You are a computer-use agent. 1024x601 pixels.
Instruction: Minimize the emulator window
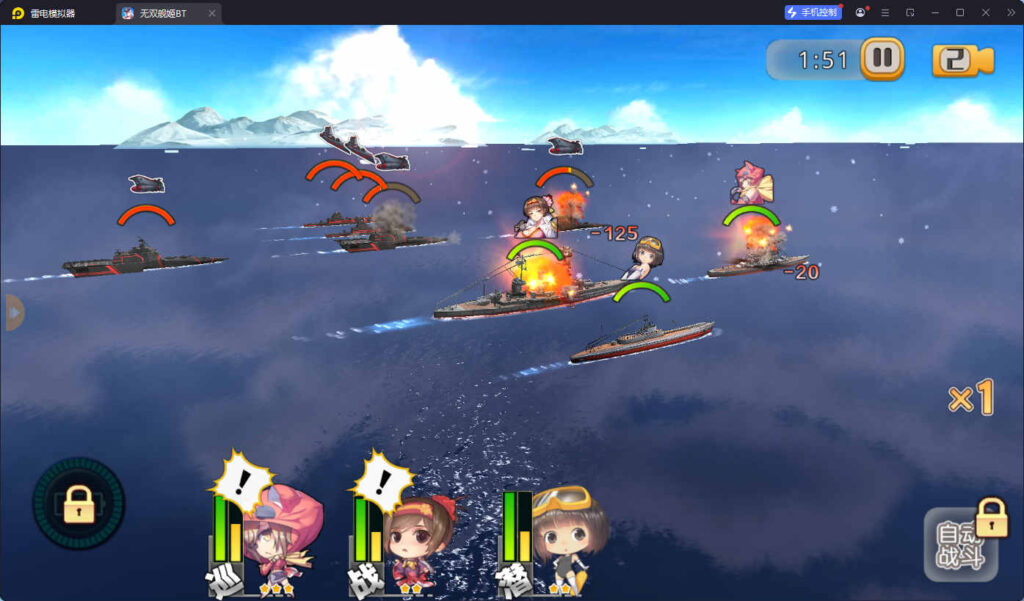(934, 13)
